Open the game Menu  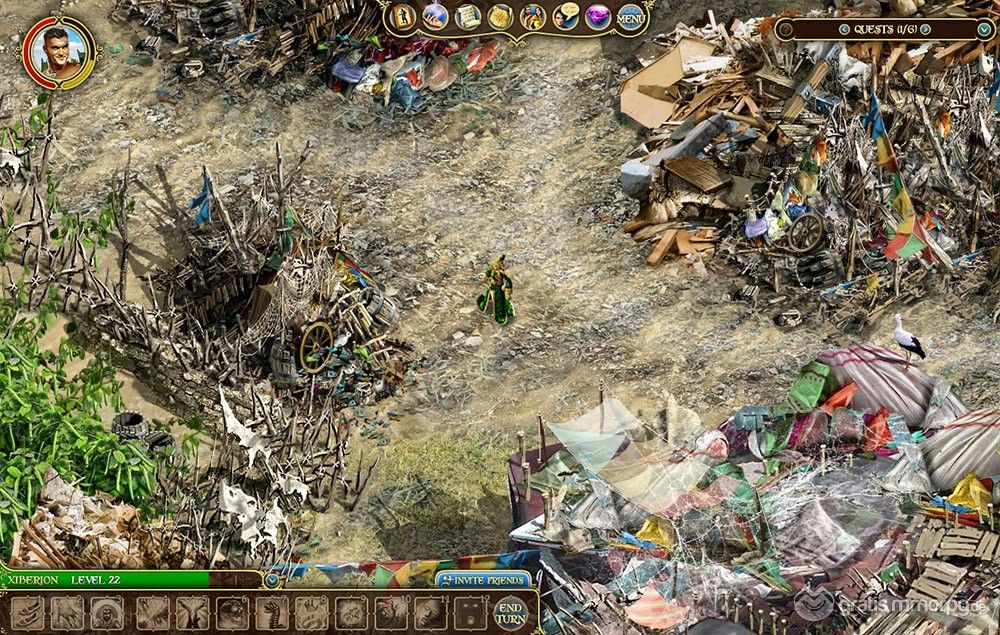[631, 17]
